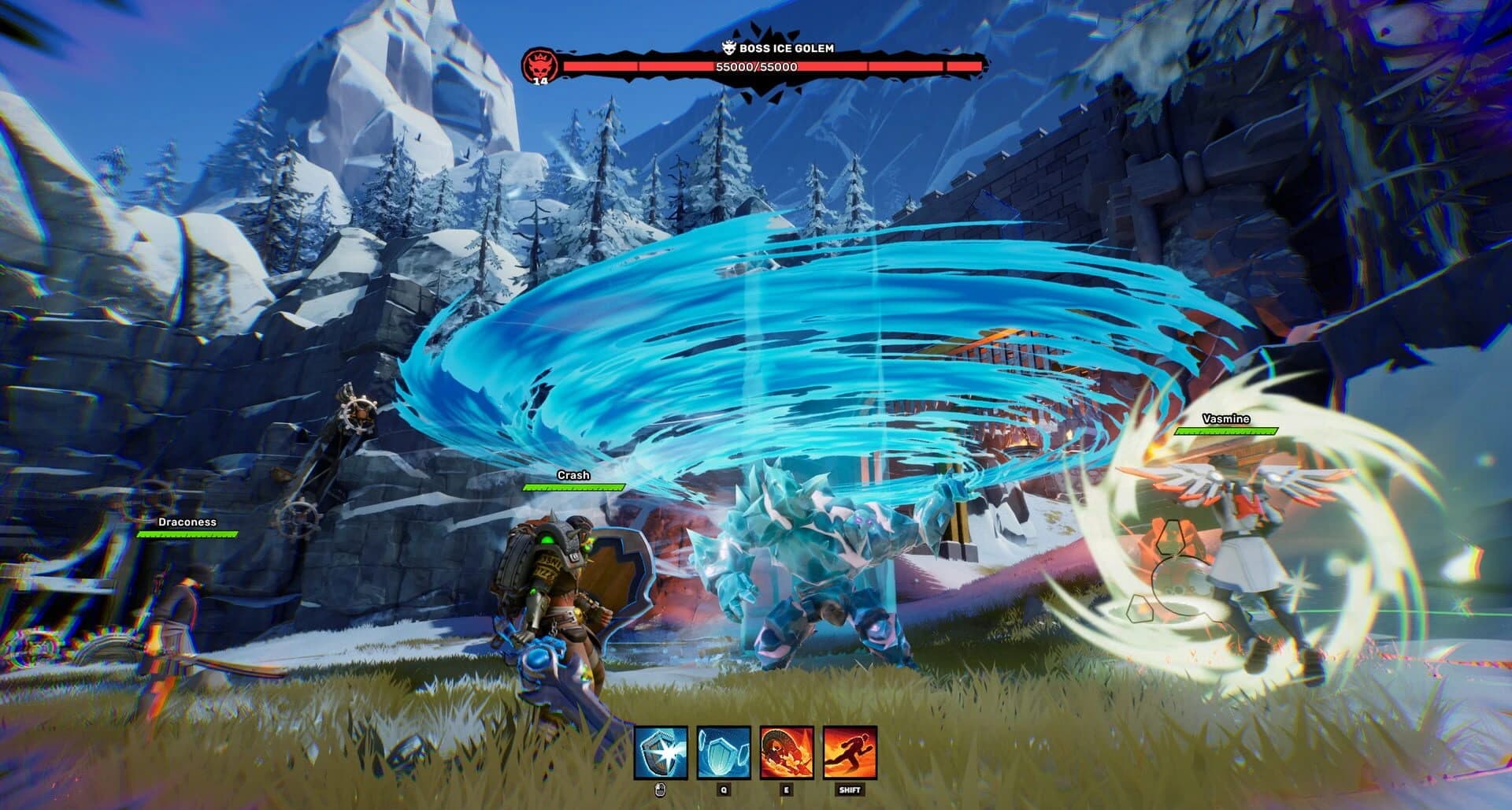Click Draconess's green health bar
Image resolution: width=1512 pixels, height=810 pixels.
pyautogui.click(x=189, y=535)
